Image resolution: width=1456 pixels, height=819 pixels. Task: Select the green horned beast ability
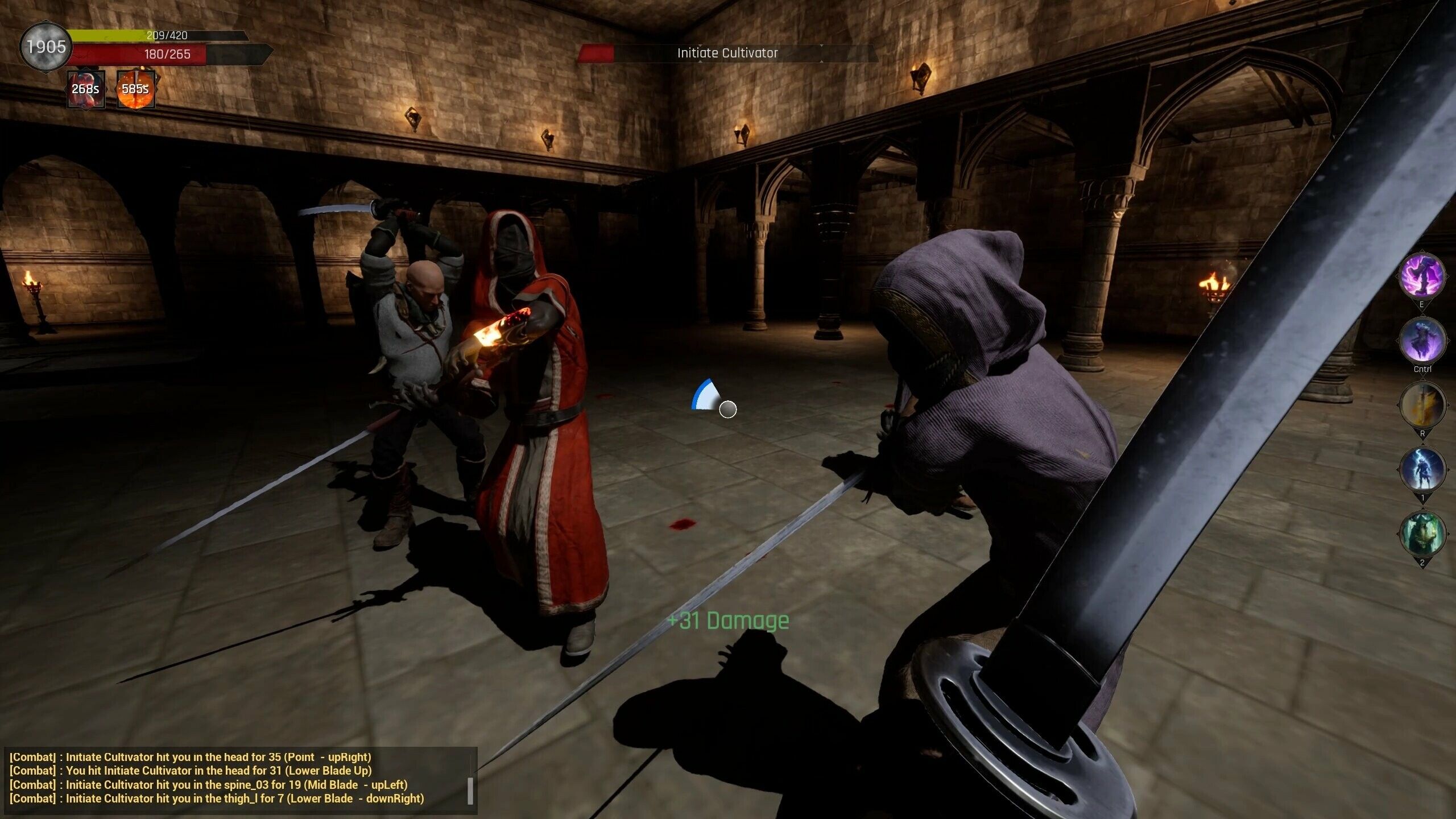tap(1421, 533)
